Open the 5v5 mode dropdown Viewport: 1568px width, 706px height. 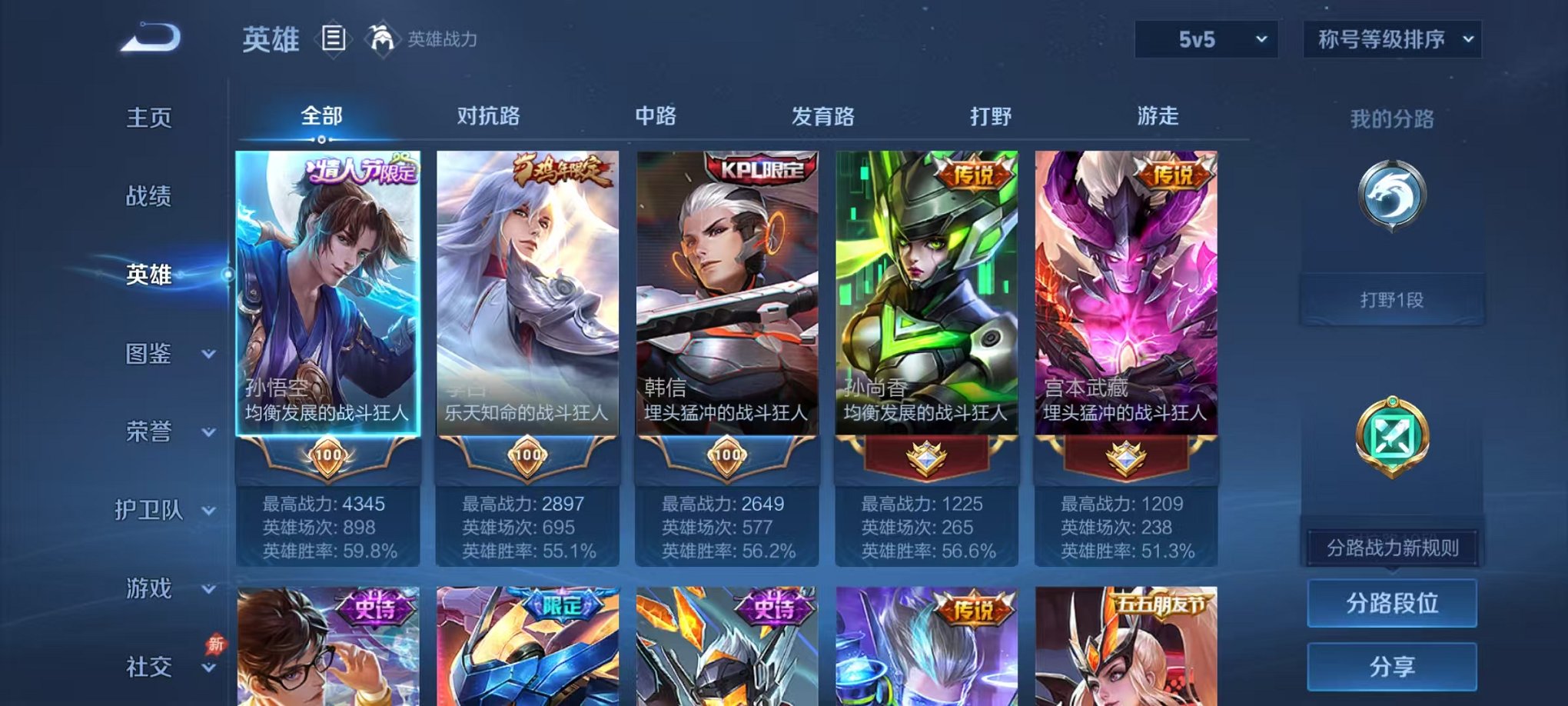pos(1205,37)
